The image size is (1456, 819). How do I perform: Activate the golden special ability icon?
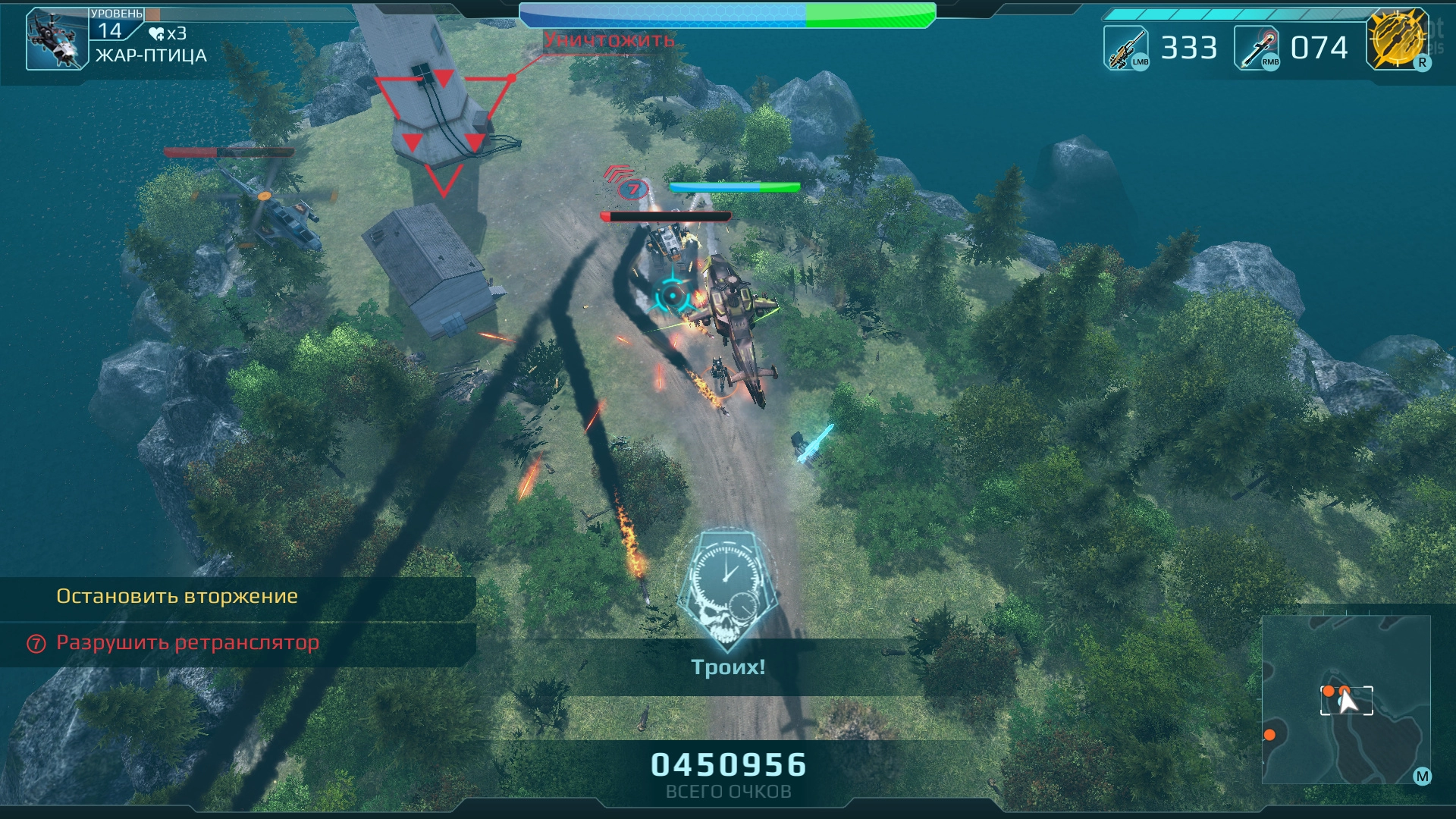click(1397, 39)
